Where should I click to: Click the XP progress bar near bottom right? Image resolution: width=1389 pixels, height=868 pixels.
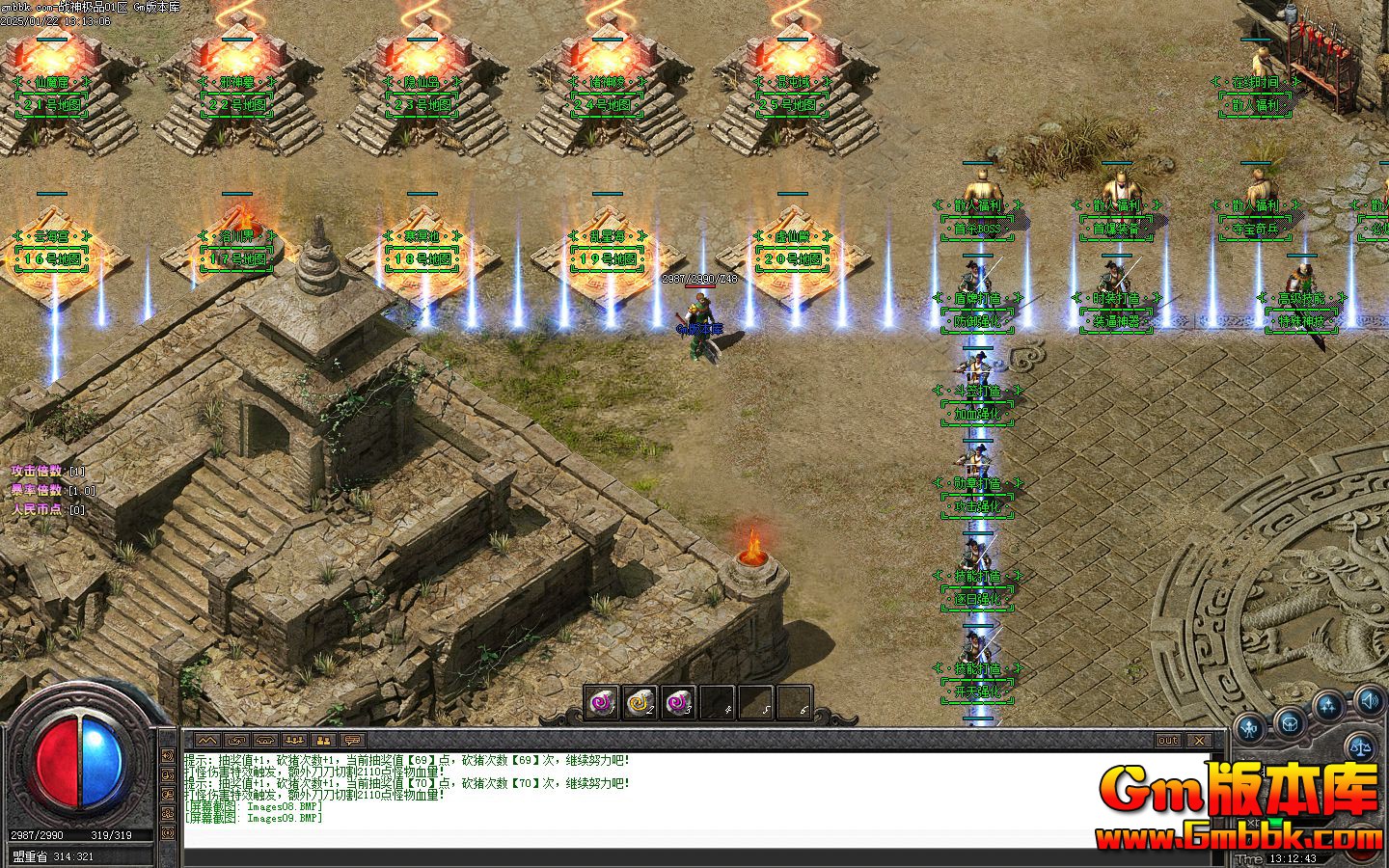(x=1288, y=822)
